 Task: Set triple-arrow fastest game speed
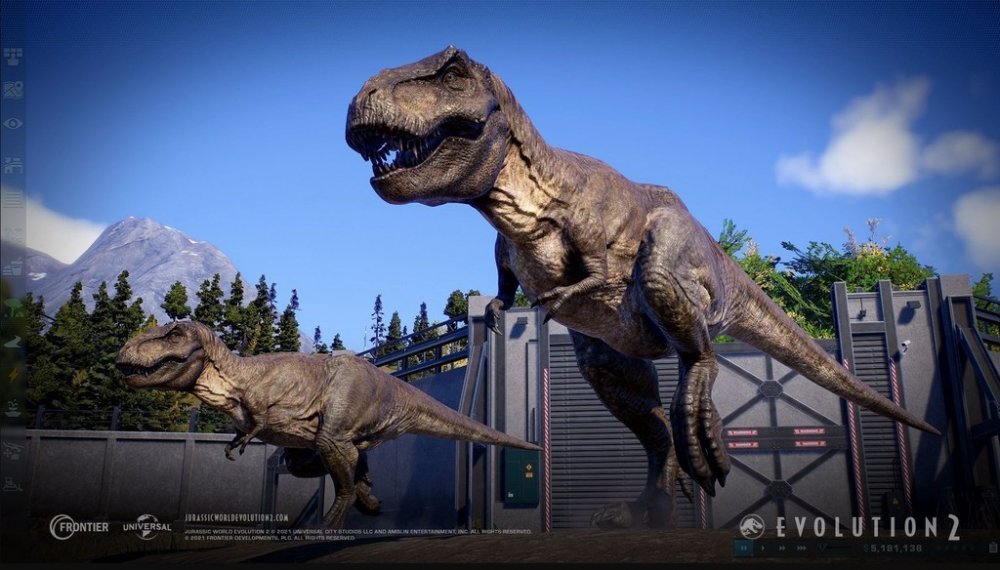click(802, 548)
